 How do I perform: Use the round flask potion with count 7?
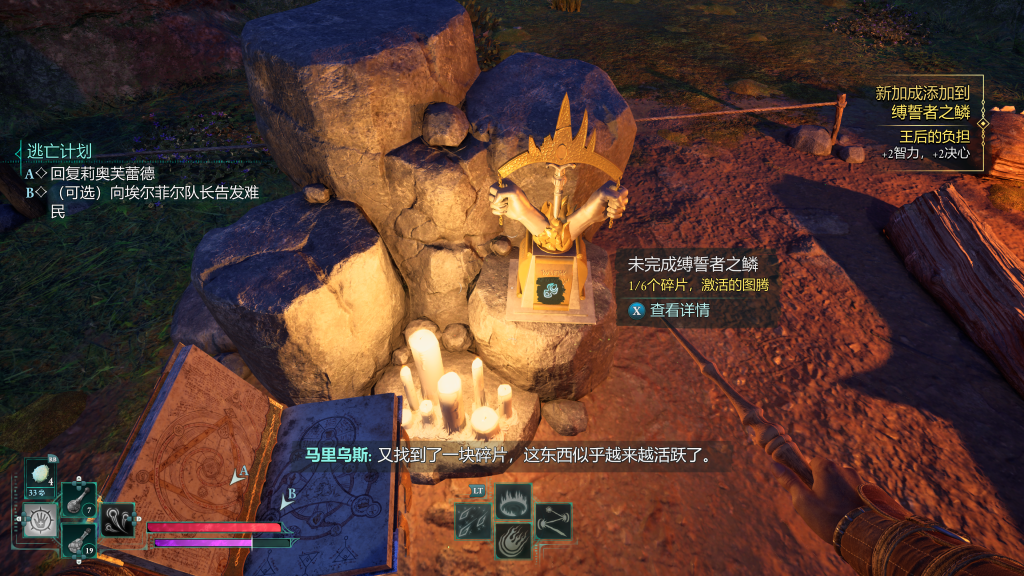coord(79,499)
